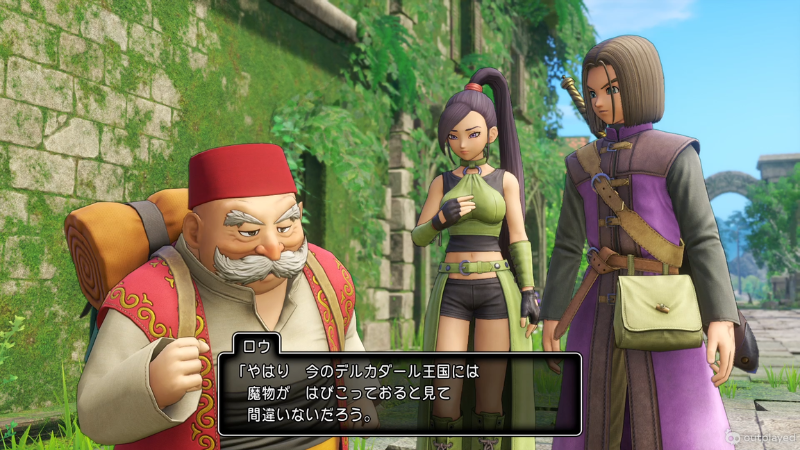Click Rou's dialogue box to advance the text

coord(400,392)
